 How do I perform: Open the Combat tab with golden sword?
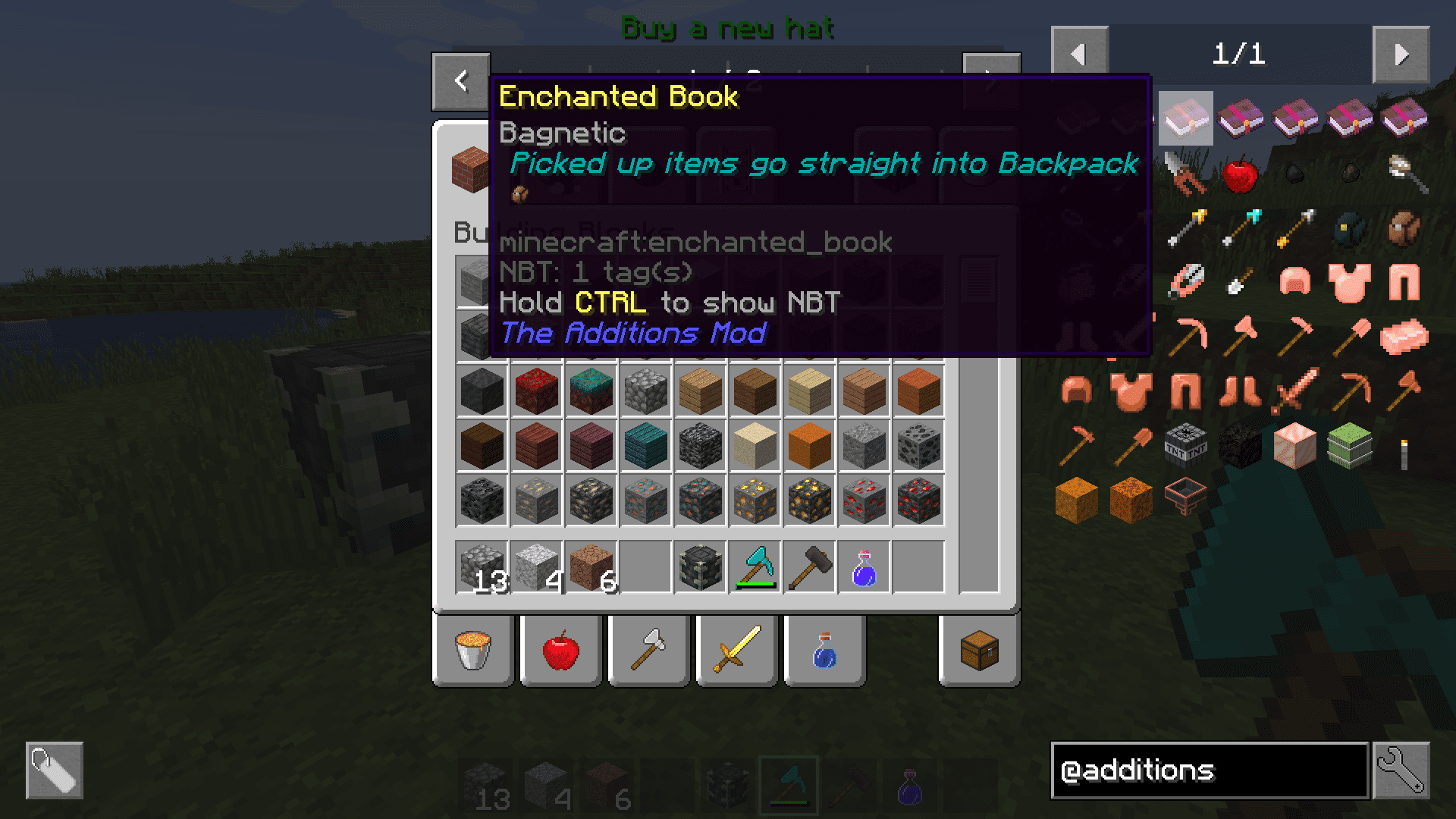736,651
